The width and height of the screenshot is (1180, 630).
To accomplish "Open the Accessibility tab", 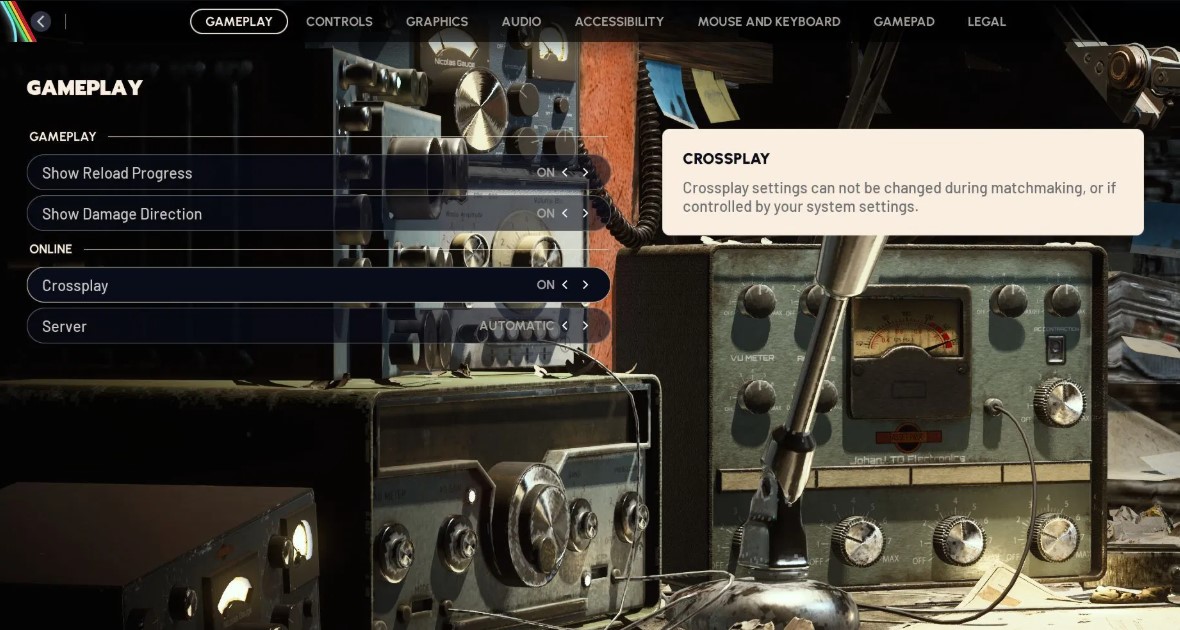I will pos(619,21).
